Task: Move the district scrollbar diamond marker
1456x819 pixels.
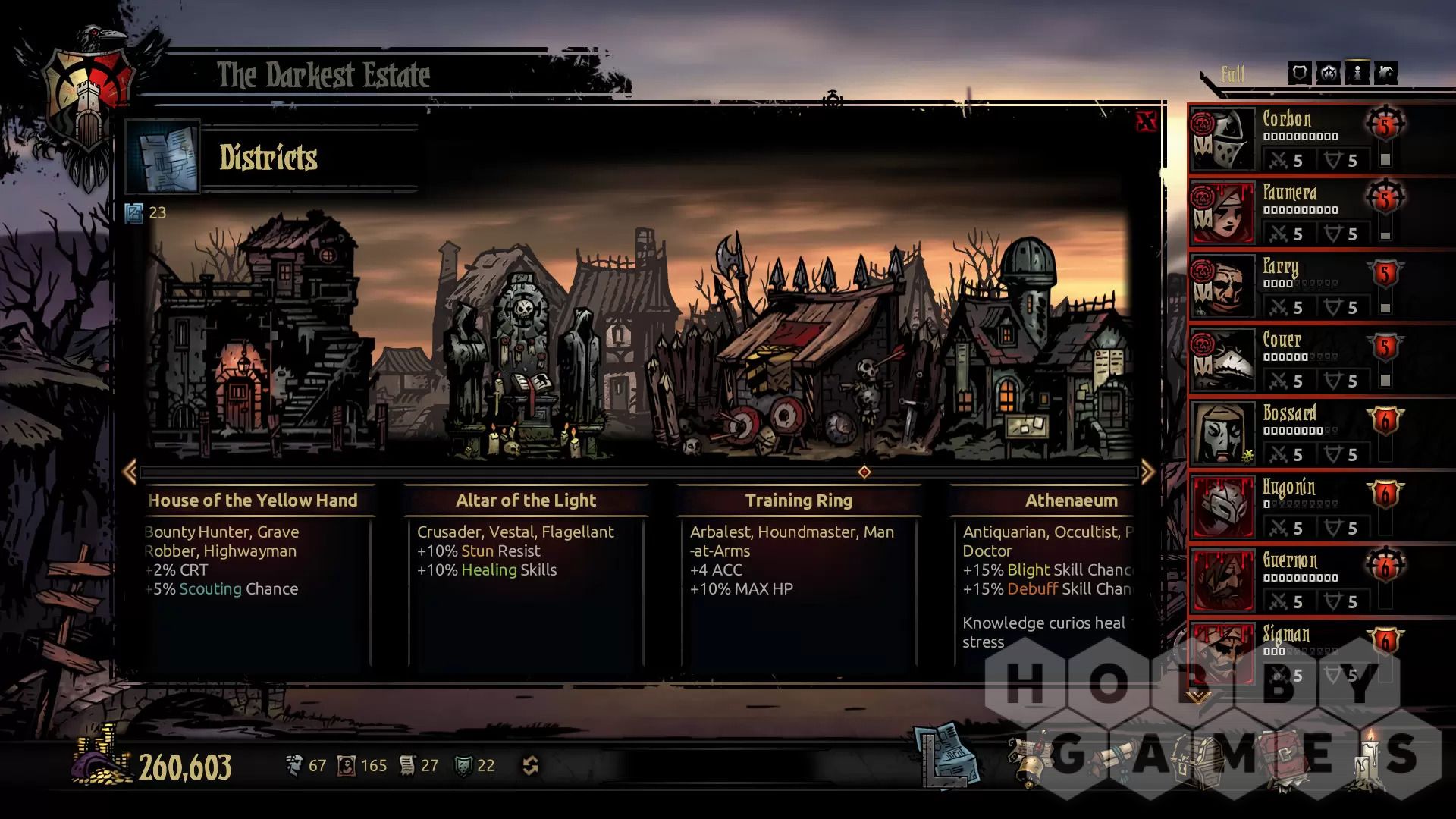Action: click(864, 472)
